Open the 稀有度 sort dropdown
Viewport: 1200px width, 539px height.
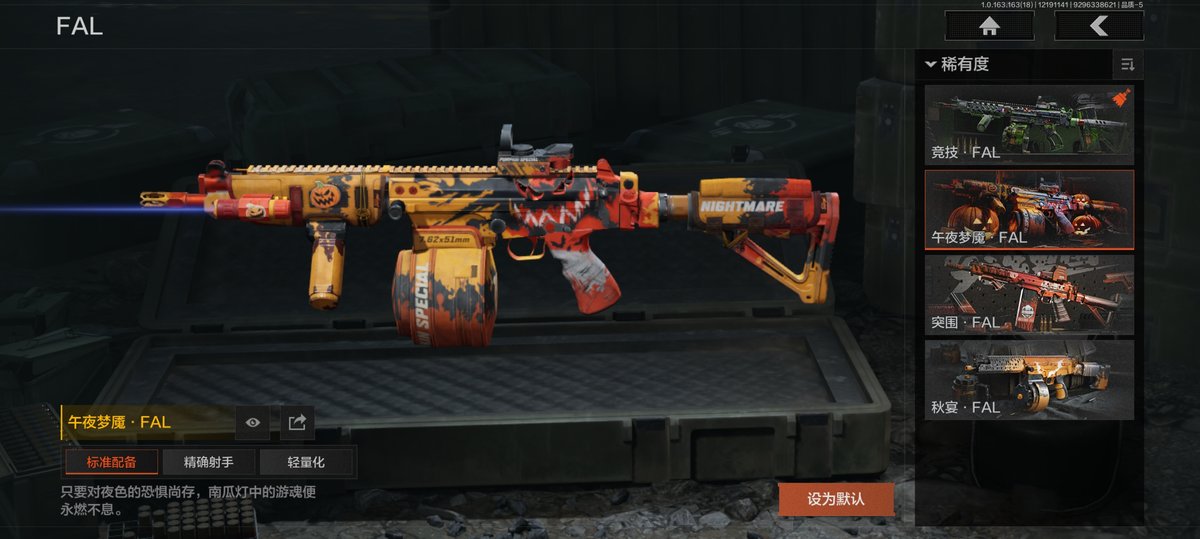(x=958, y=65)
